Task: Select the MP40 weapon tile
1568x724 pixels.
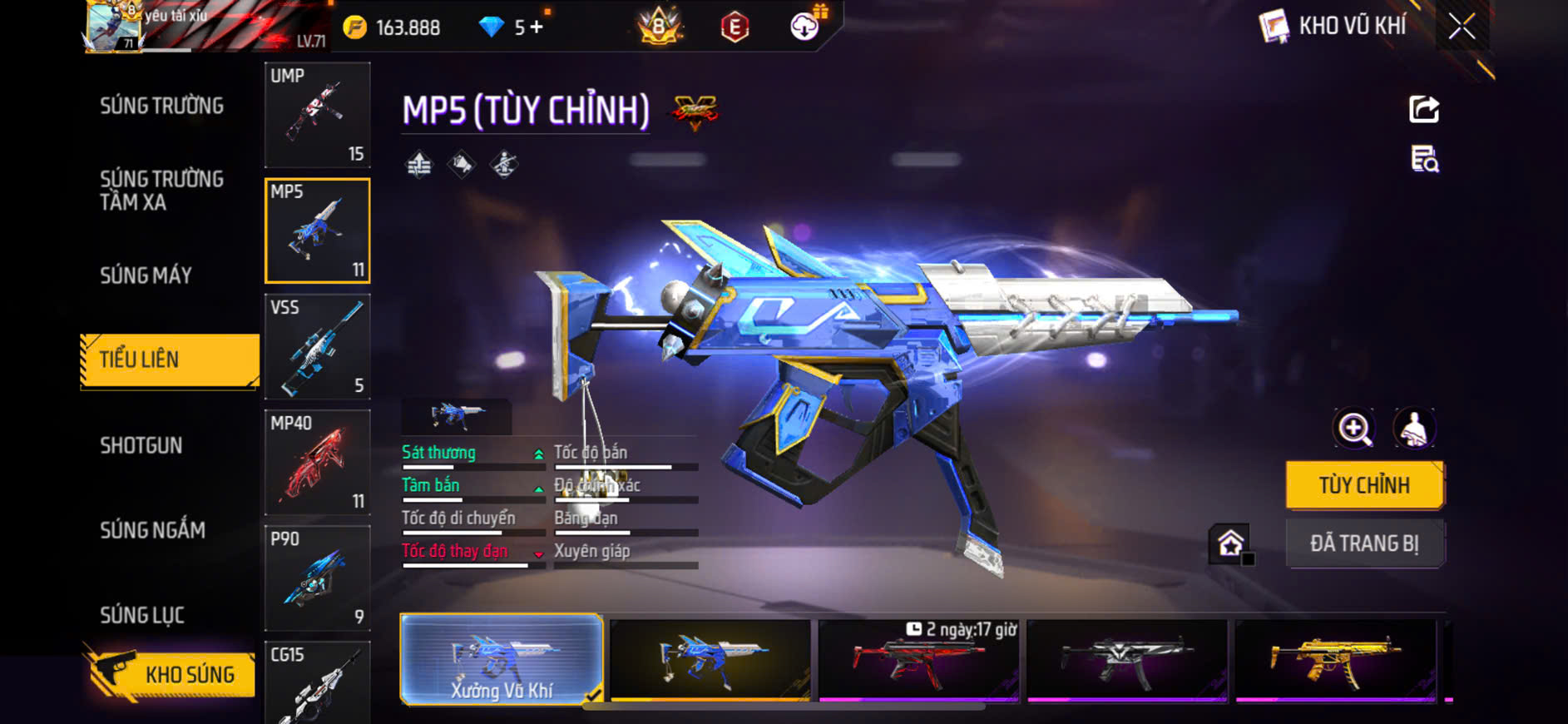Action: coord(317,462)
